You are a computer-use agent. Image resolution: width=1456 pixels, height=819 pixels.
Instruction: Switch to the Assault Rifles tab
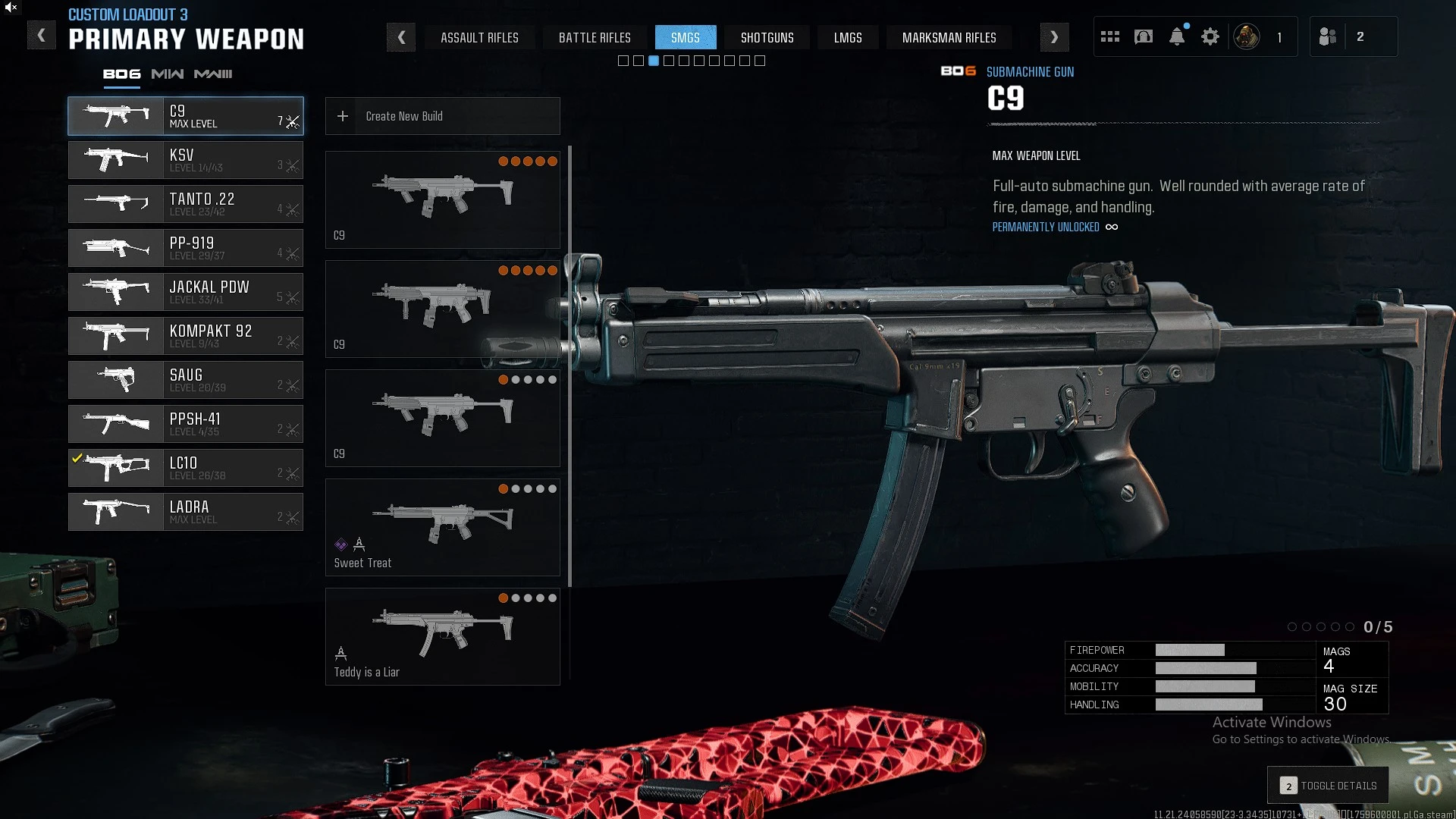479,38
